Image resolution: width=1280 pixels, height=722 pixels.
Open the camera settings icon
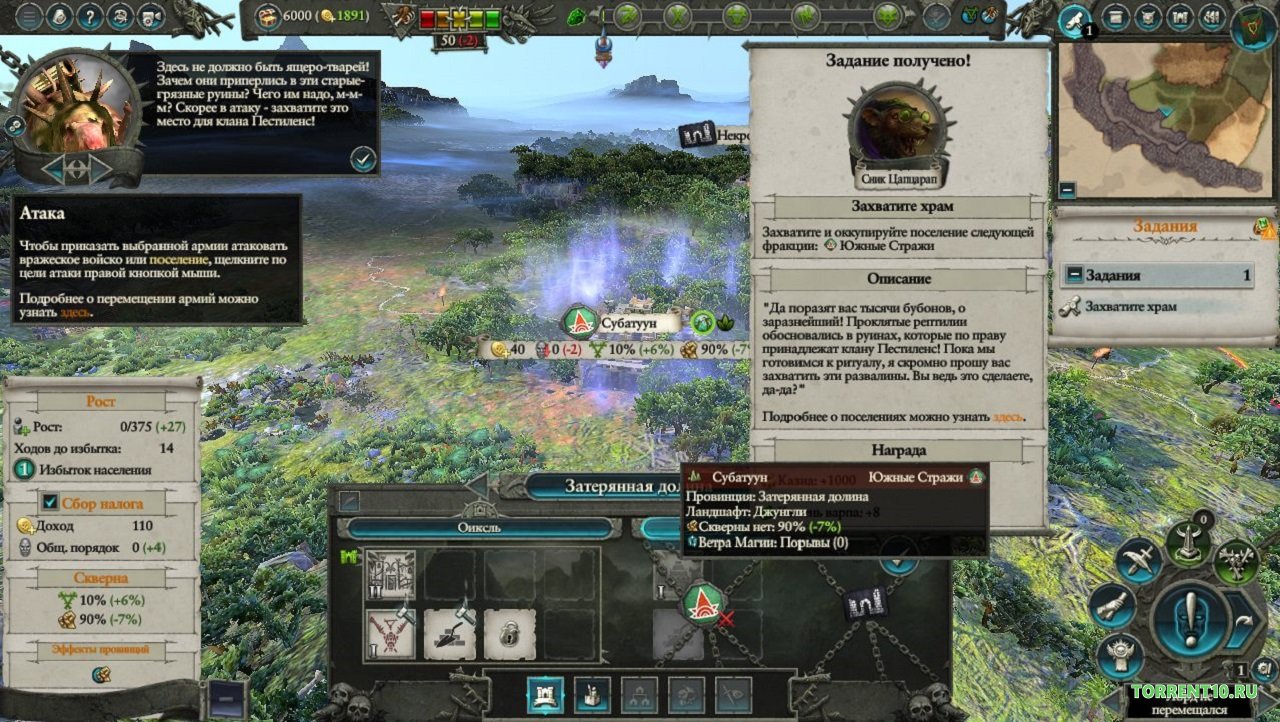(x=152, y=16)
